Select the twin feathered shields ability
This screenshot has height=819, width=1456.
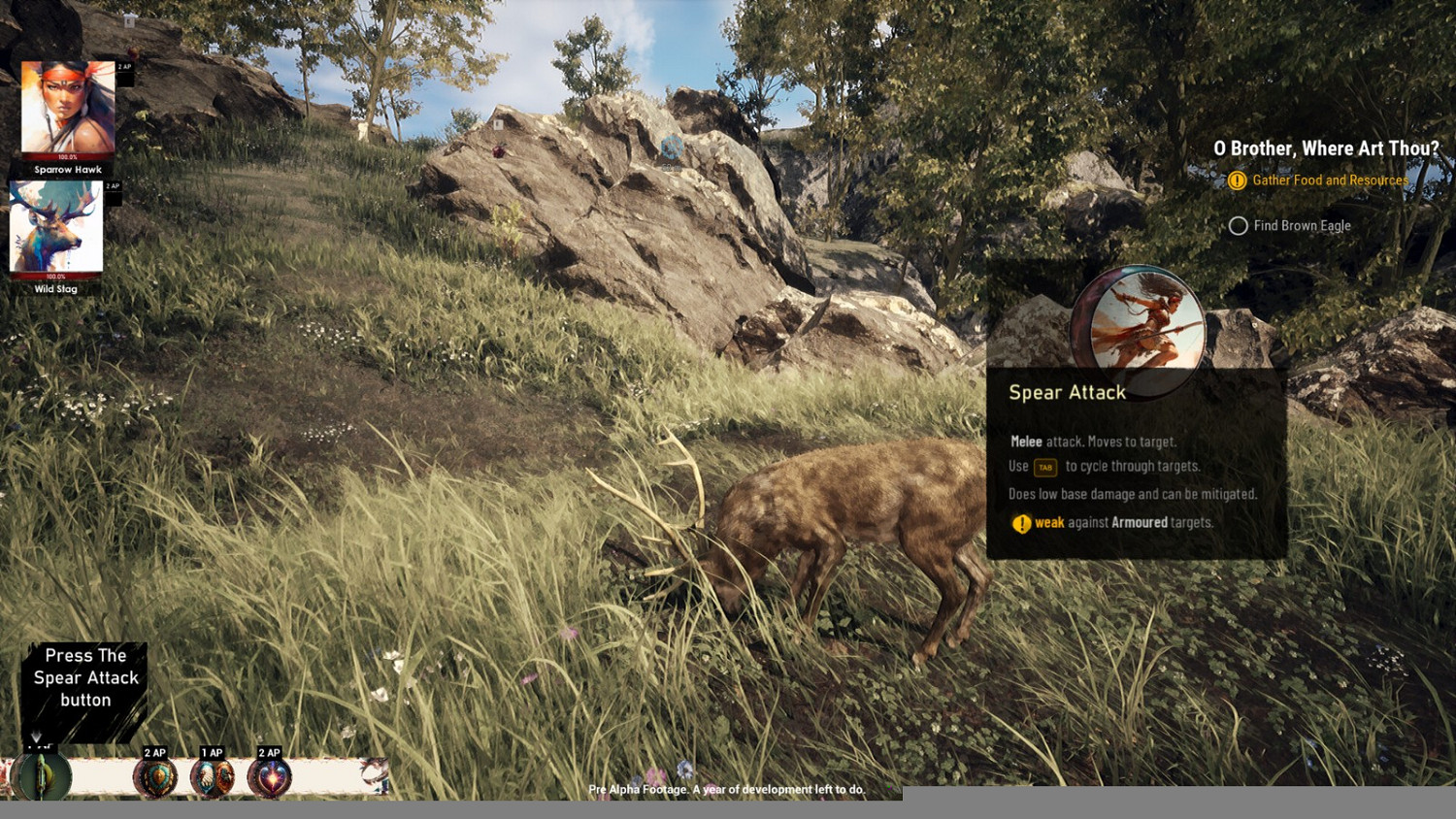212,777
